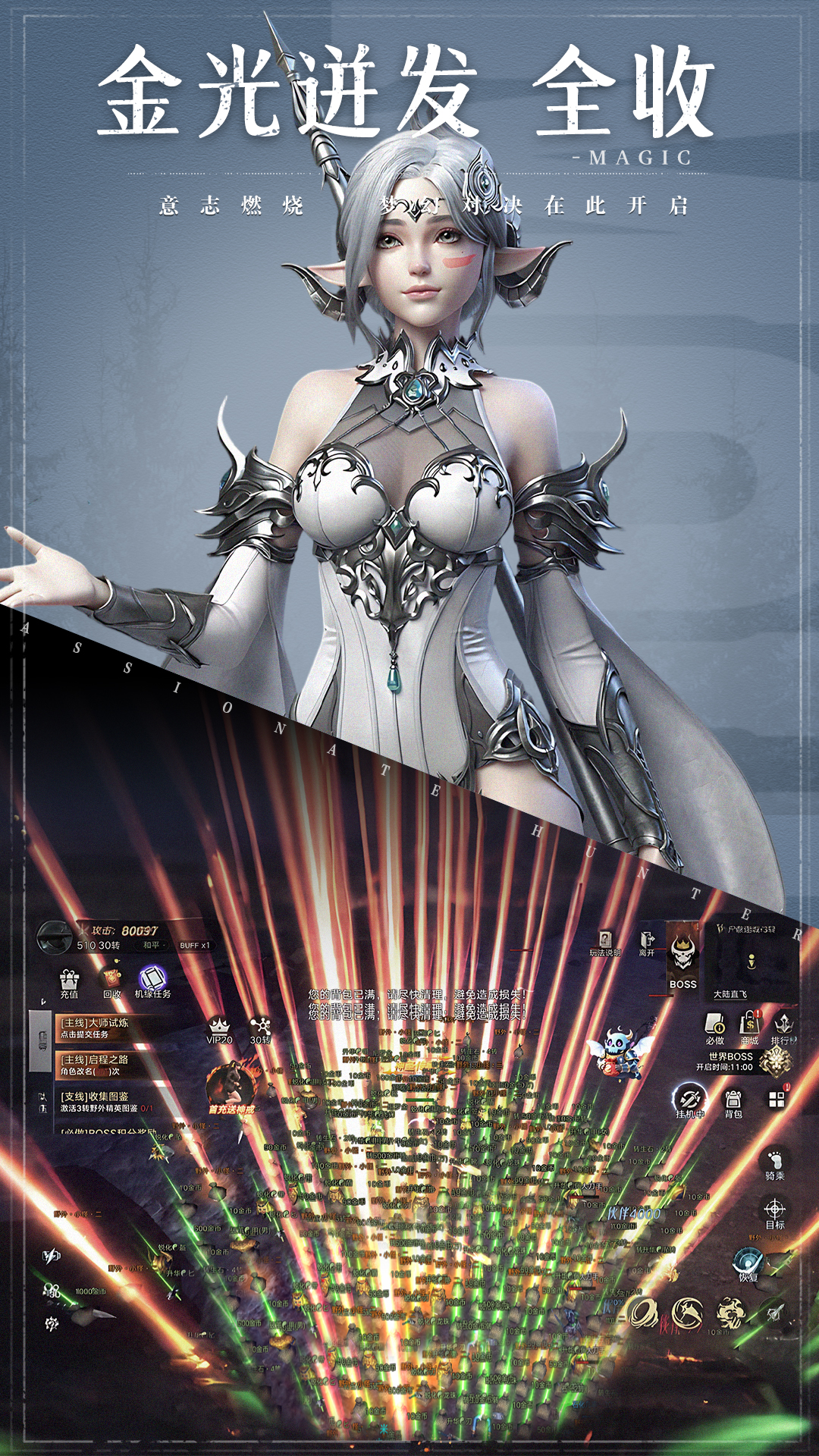
Task: Open the 商城 shop
Action: pos(749,1028)
